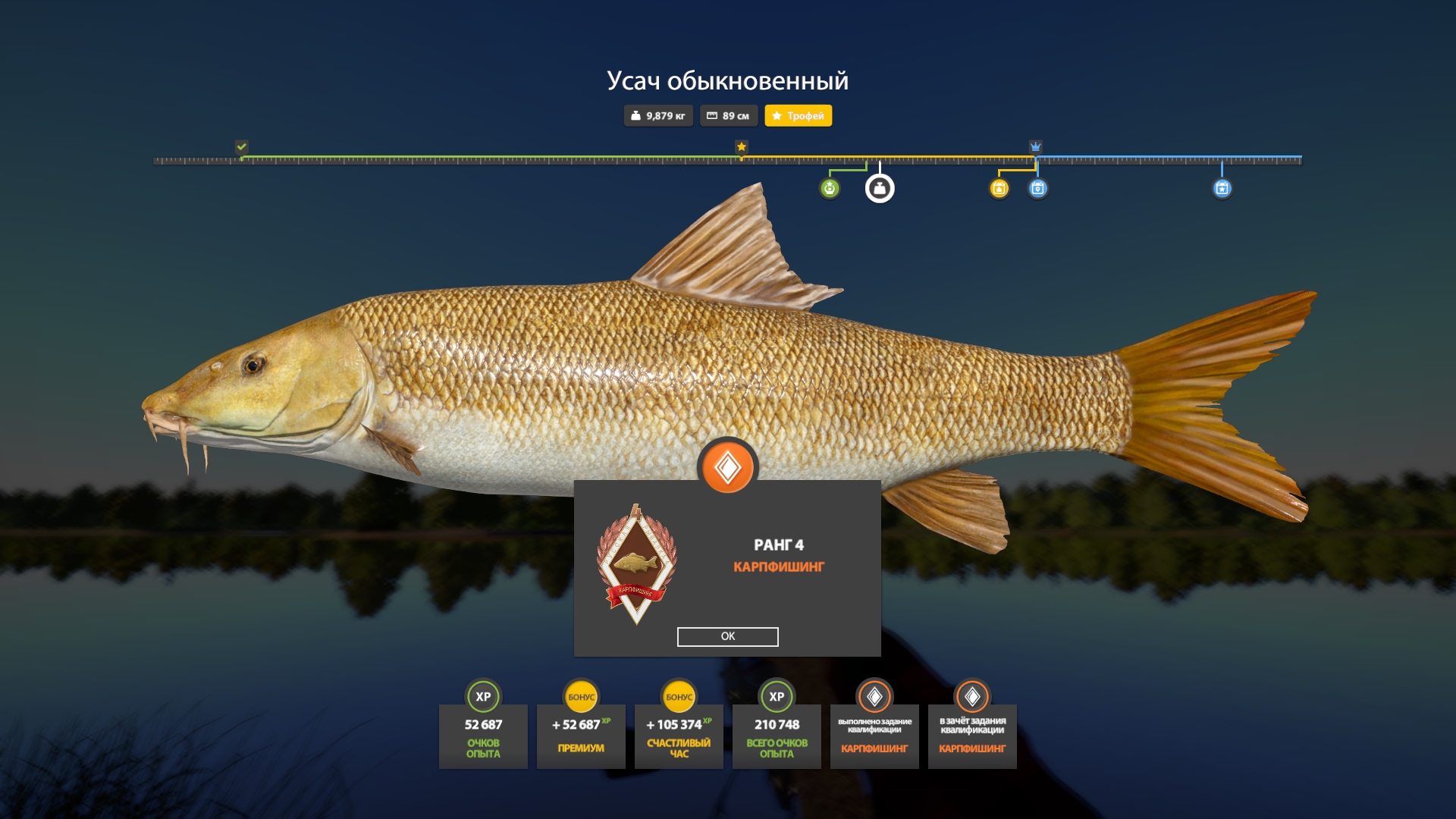Screen dimensions: 1456x819
Task: Expand the weight badge showing 9,879 кг
Action: (x=657, y=116)
